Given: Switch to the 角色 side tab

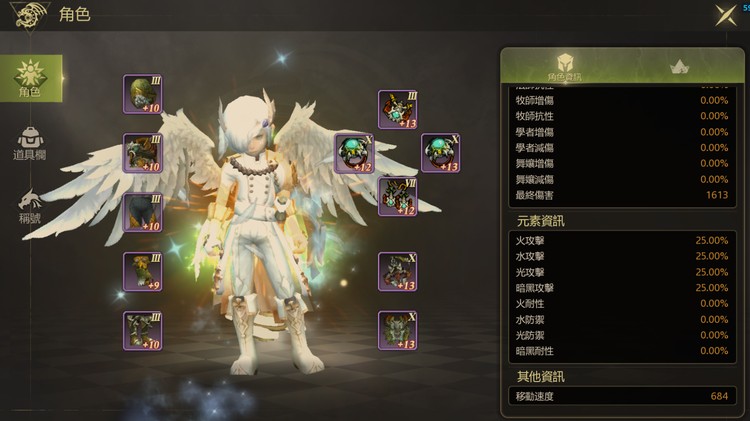Looking at the screenshot, I should point(29,78).
